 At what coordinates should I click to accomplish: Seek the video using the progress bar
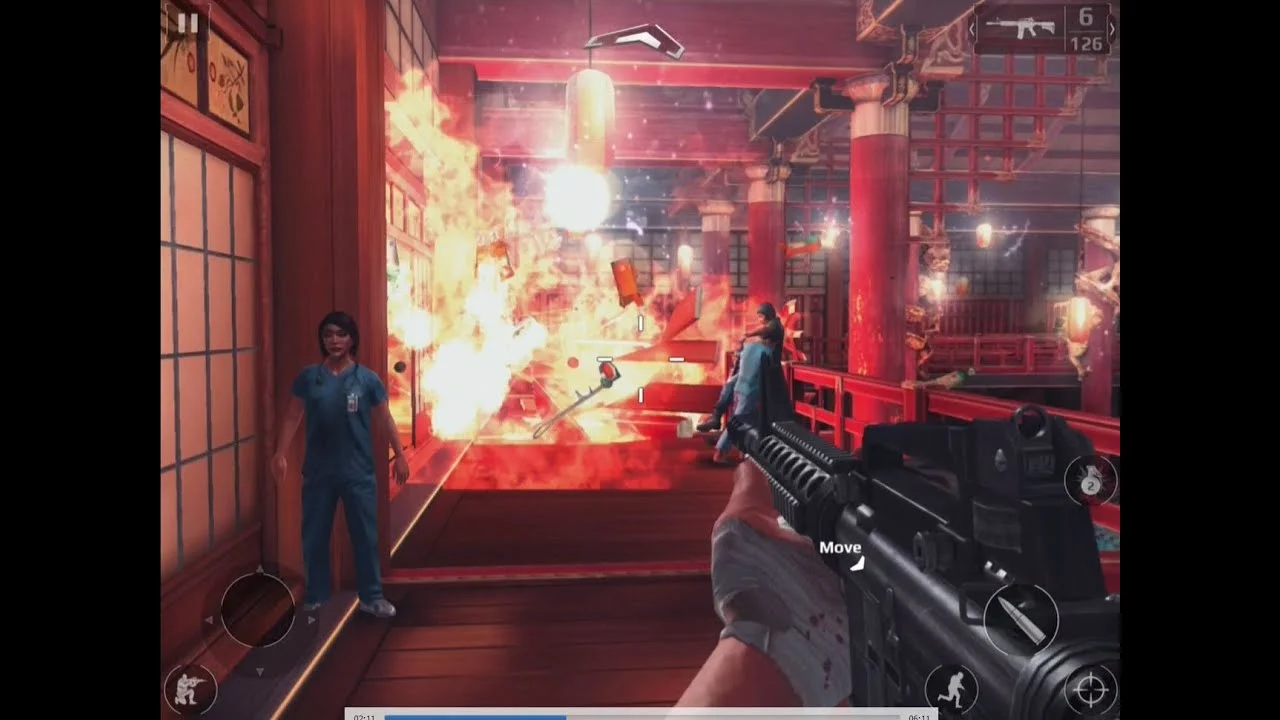point(641,716)
